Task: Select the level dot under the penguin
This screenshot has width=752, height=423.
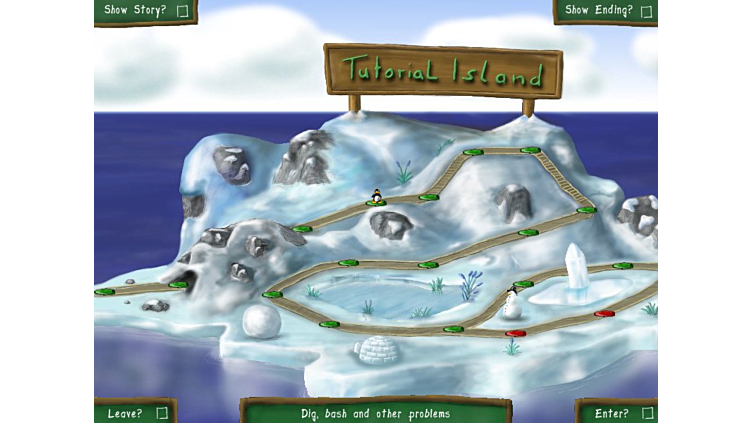Action: coord(376,203)
